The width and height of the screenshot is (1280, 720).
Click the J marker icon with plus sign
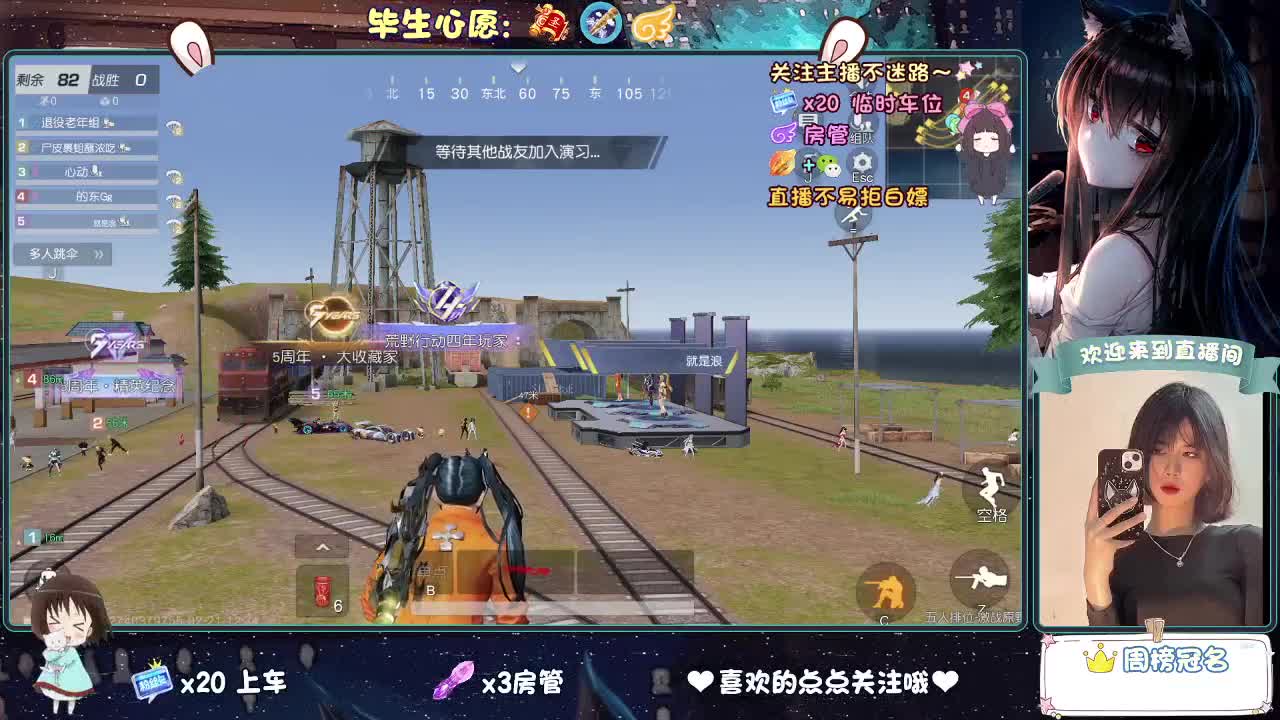point(809,166)
